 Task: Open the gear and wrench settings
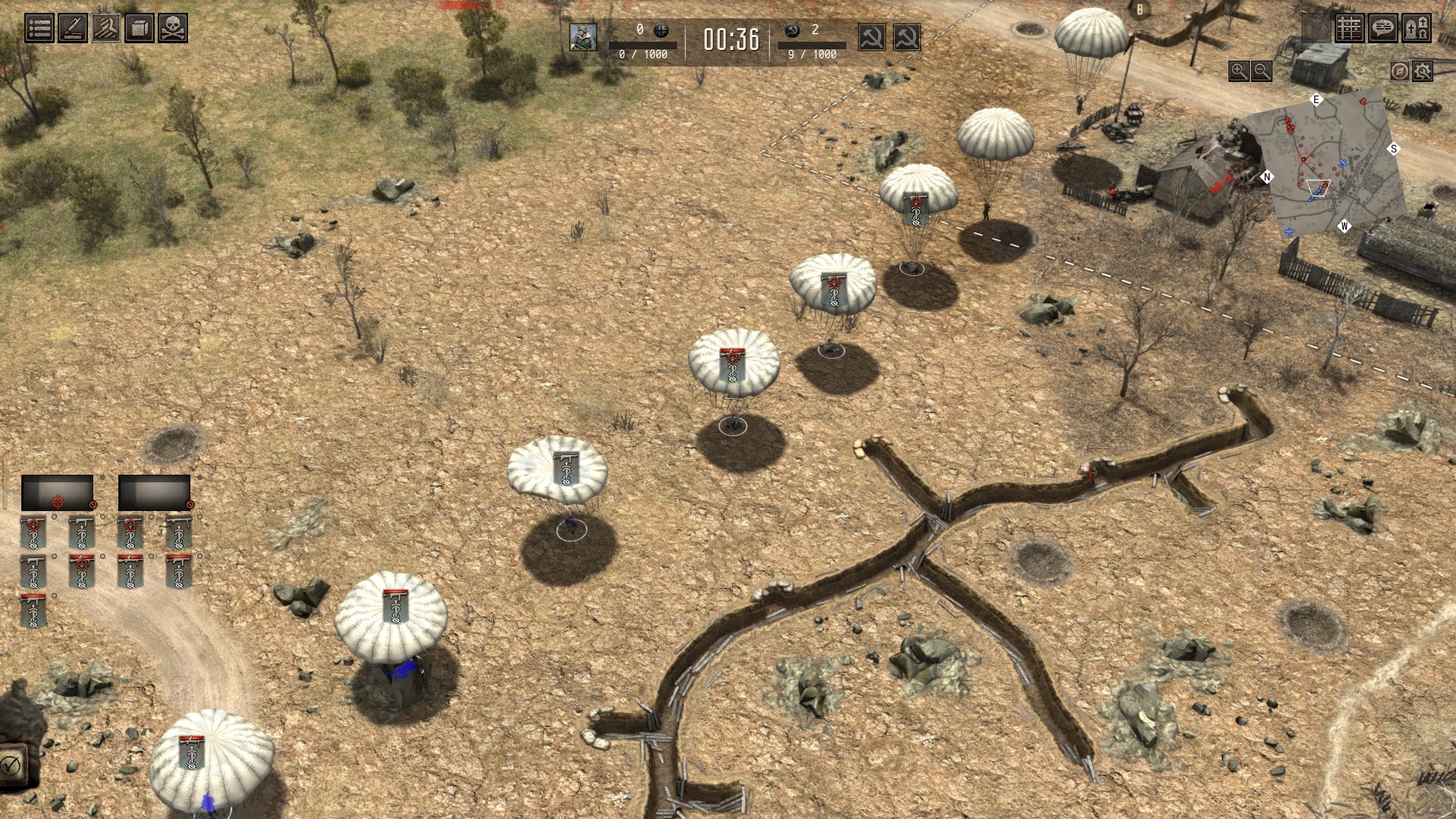click(x=1423, y=71)
